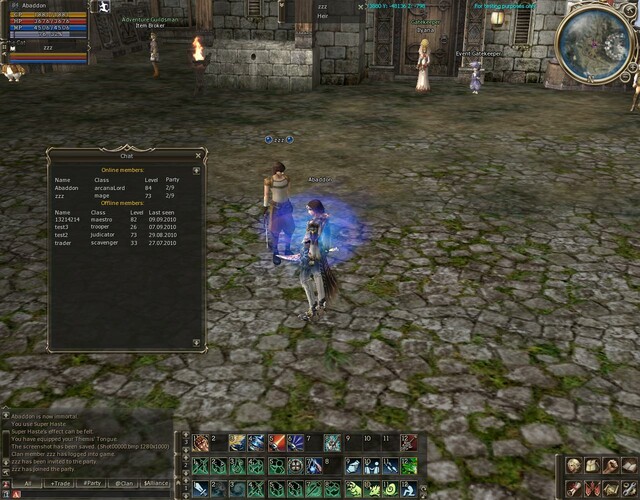This screenshot has height=500, width=640.
Task: Switch to the #Party chat tab
Action: [x=92, y=483]
